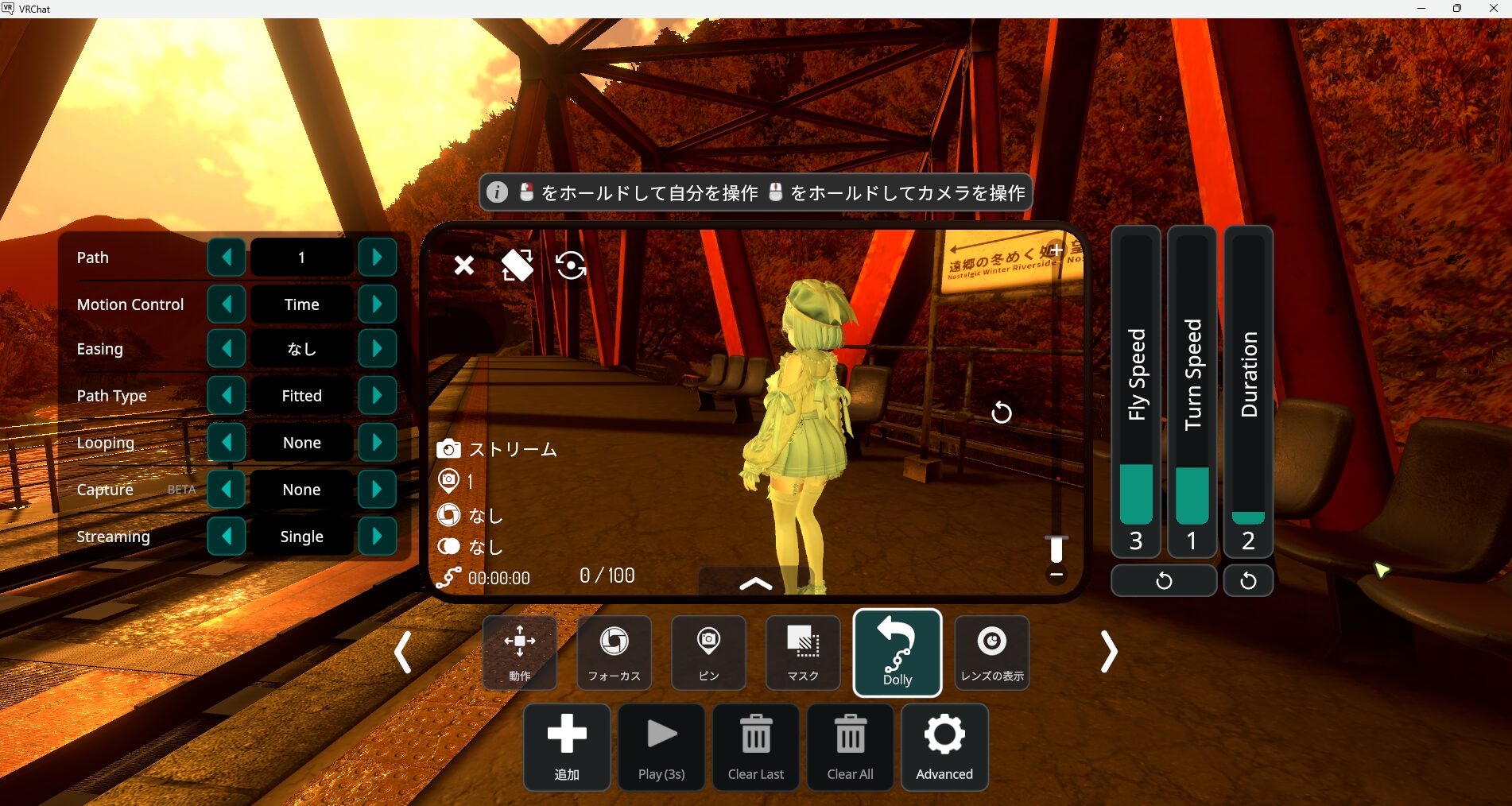Advance to next panel with right chevron

[x=1108, y=652]
